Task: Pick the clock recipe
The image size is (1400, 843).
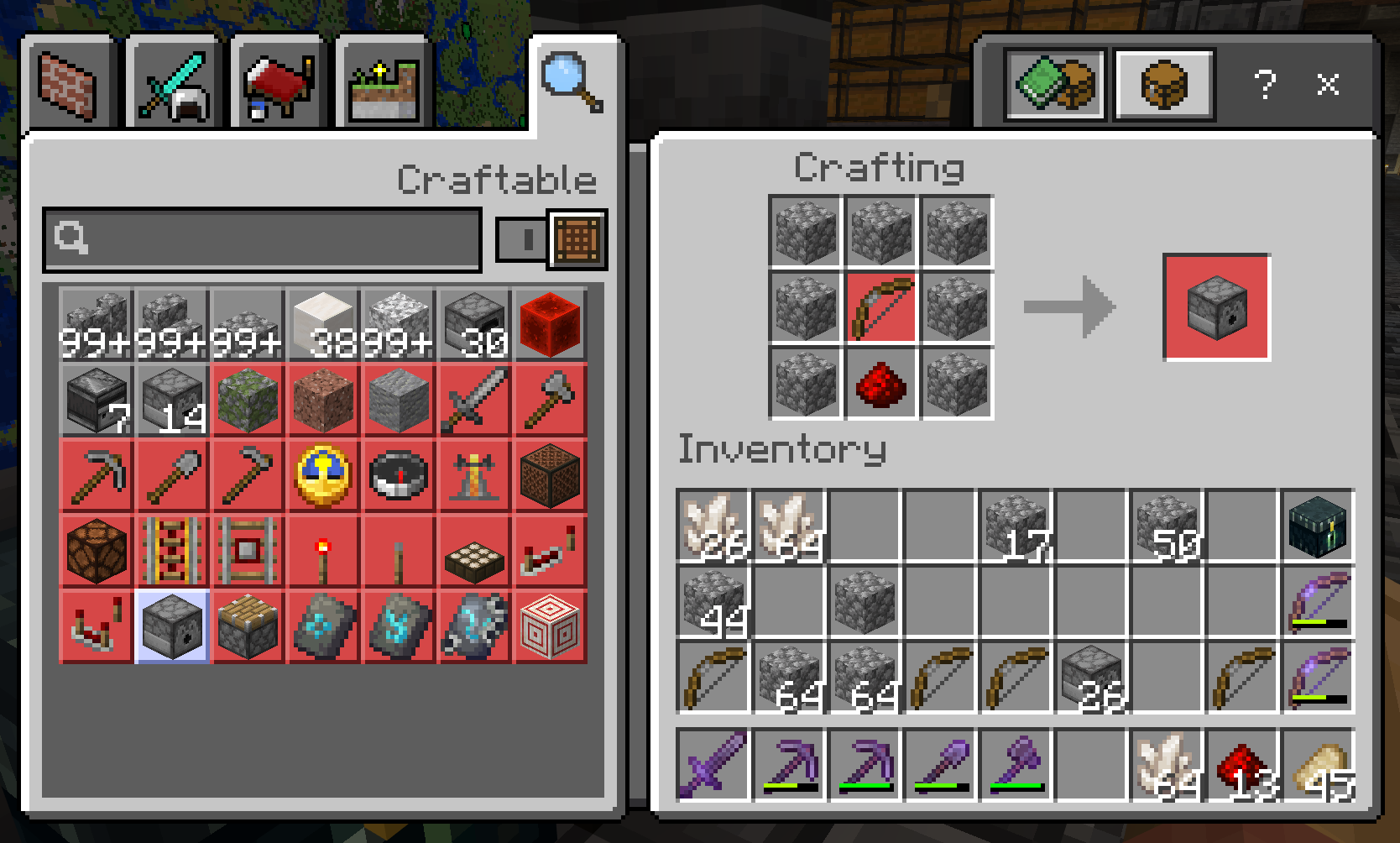Action: click(323, 476)
